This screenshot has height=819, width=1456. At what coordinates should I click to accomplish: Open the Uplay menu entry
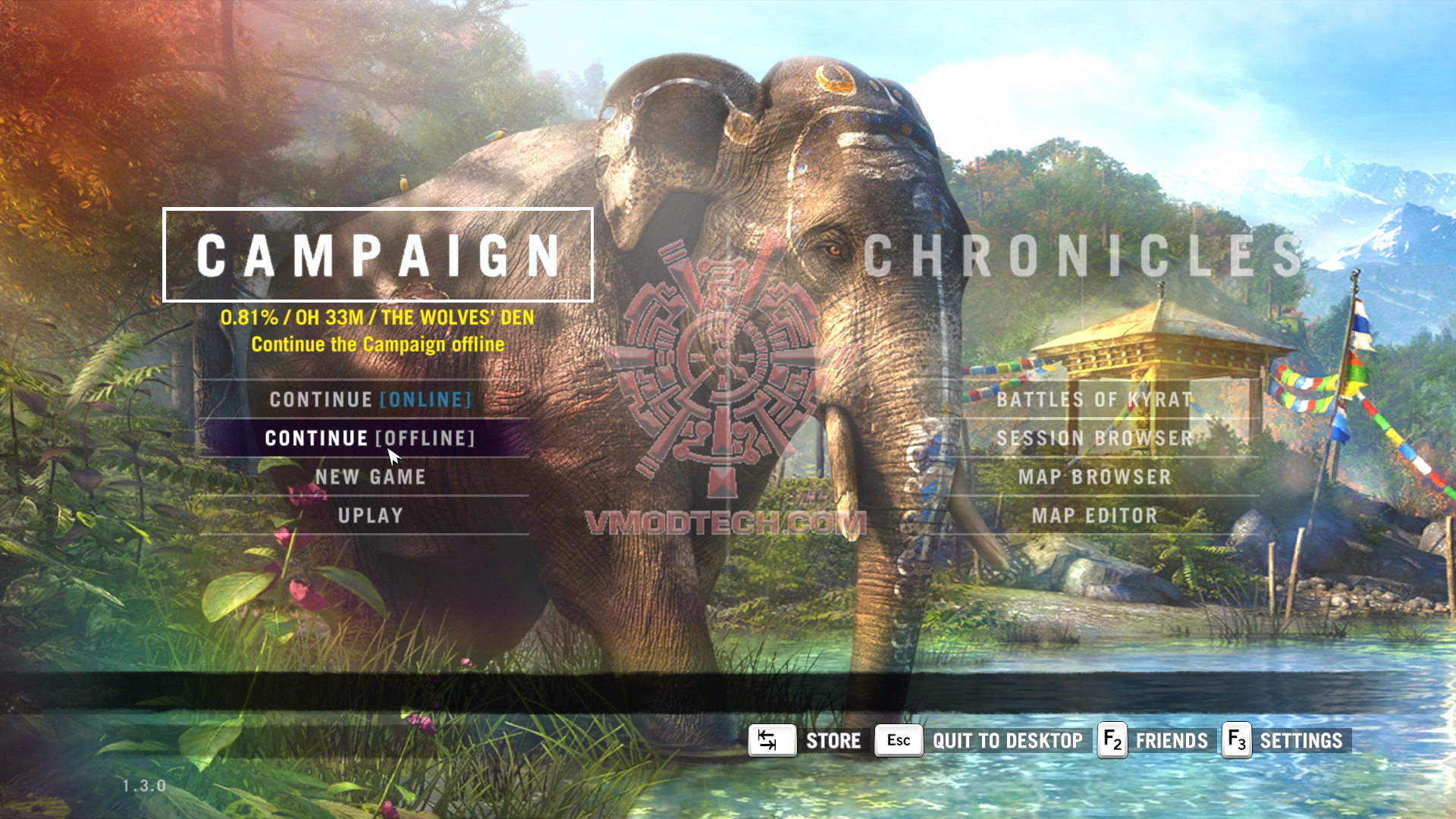[x=370, y=516]
